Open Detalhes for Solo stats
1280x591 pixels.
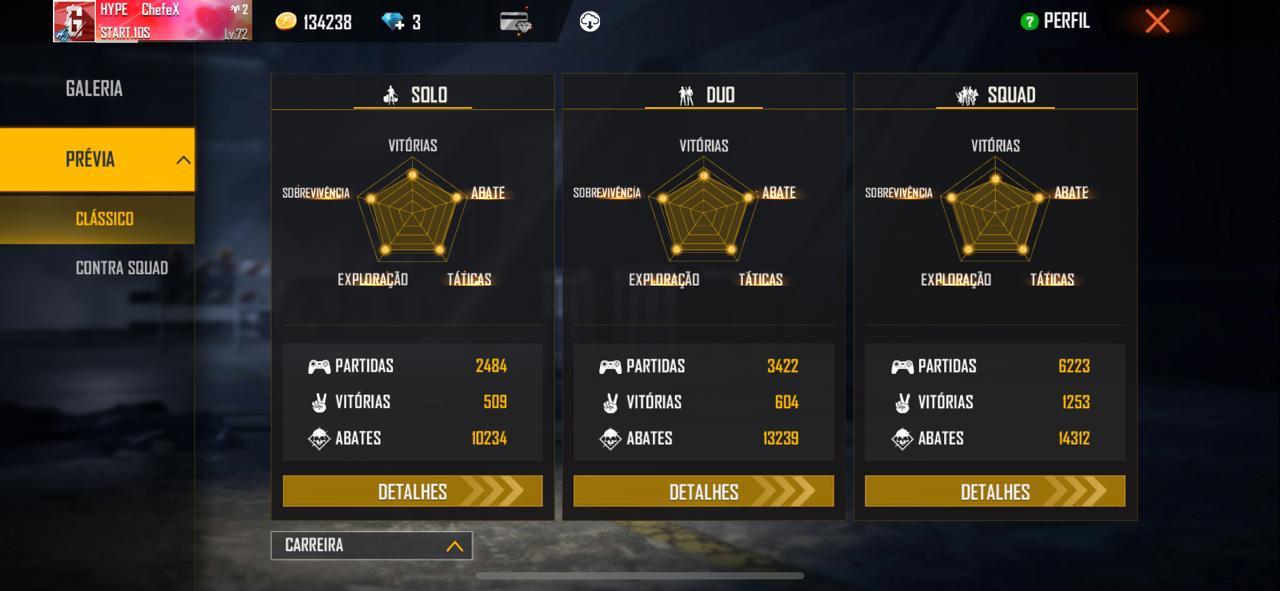(x=412, y=491)
